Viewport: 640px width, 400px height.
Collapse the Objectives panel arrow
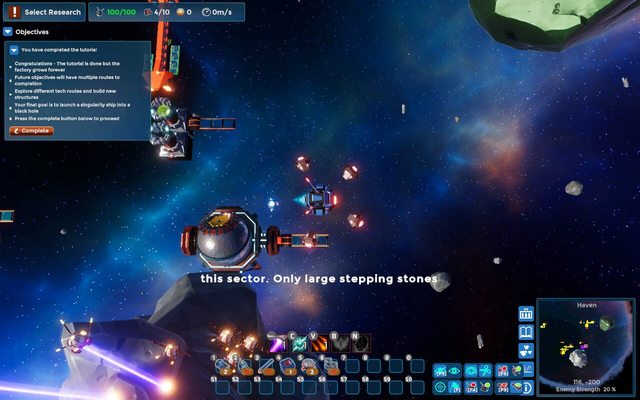(x=8, y=32)
